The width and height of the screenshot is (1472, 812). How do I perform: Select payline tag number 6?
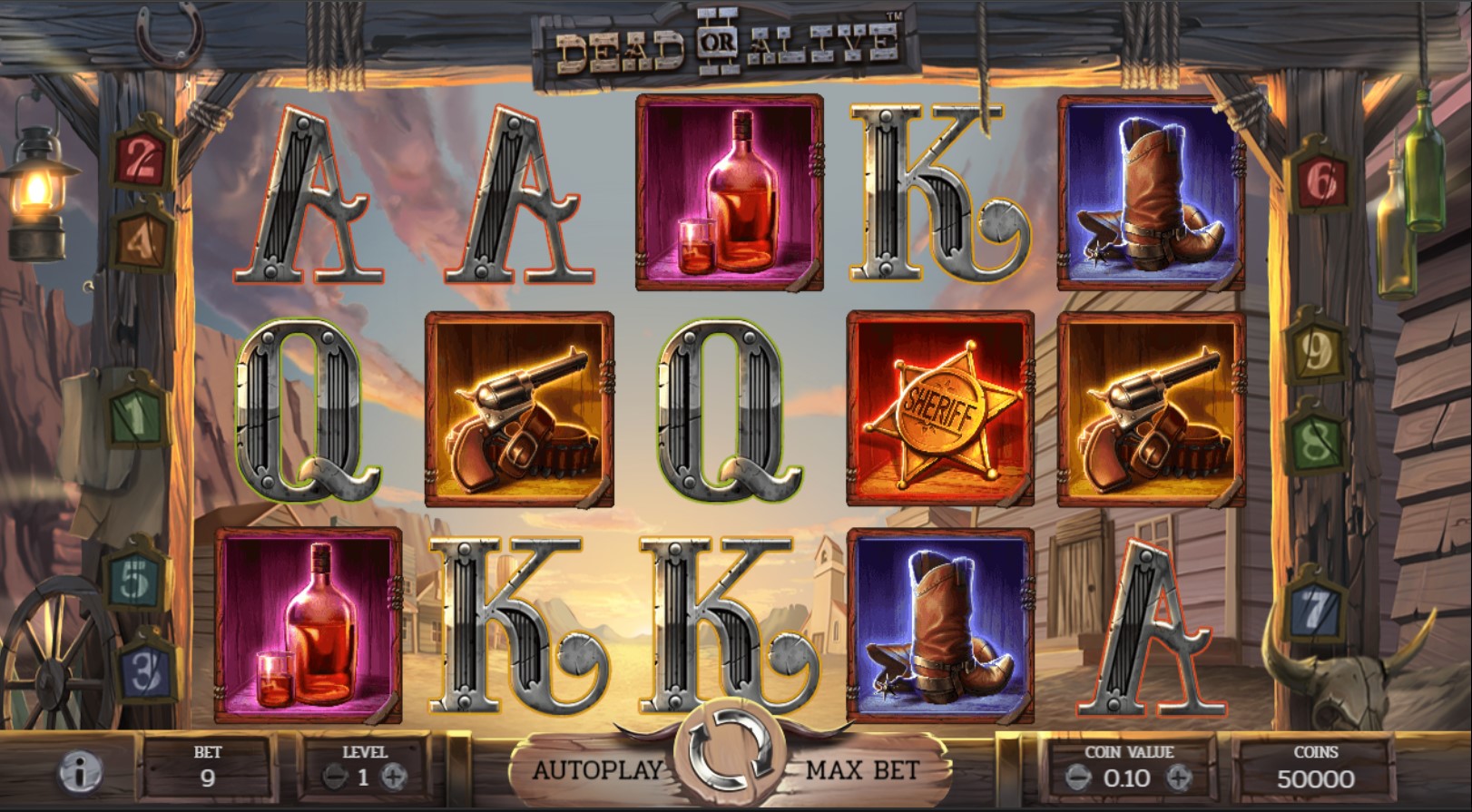(1319, 183)
